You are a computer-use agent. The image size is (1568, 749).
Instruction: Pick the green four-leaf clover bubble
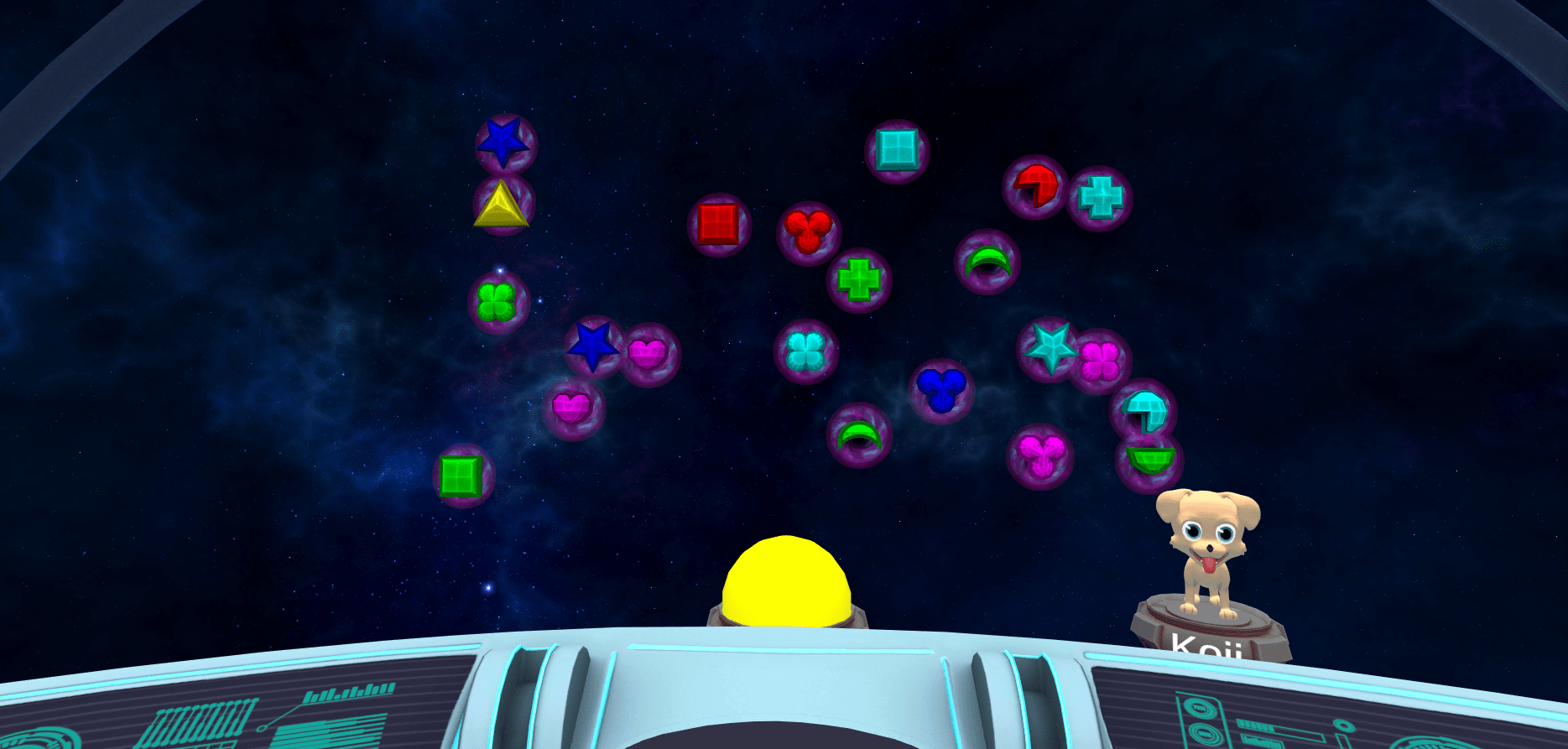pyautogui.click(x=497, y=302)
